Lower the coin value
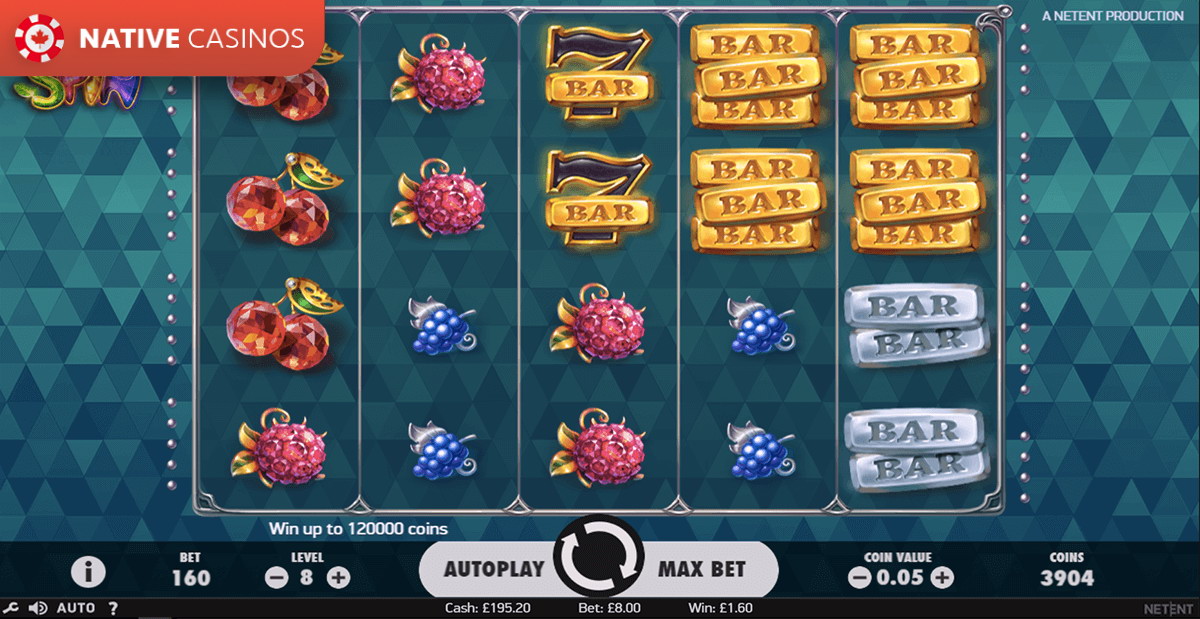Image resolution: width=1200 pixels, height=619 pixels. click(x=859, y=577)
